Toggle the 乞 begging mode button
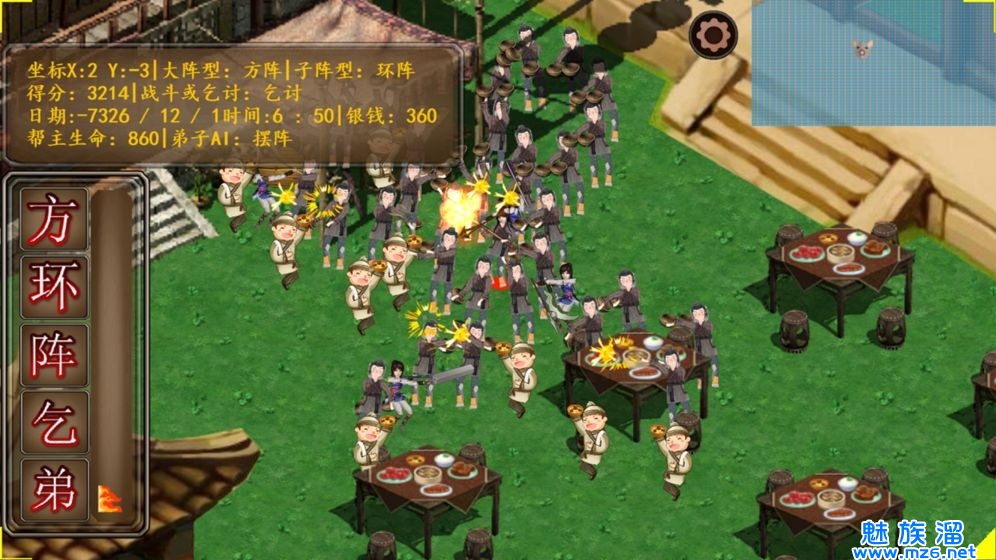This screenshot has height=560, width=996. pos(54,421)
